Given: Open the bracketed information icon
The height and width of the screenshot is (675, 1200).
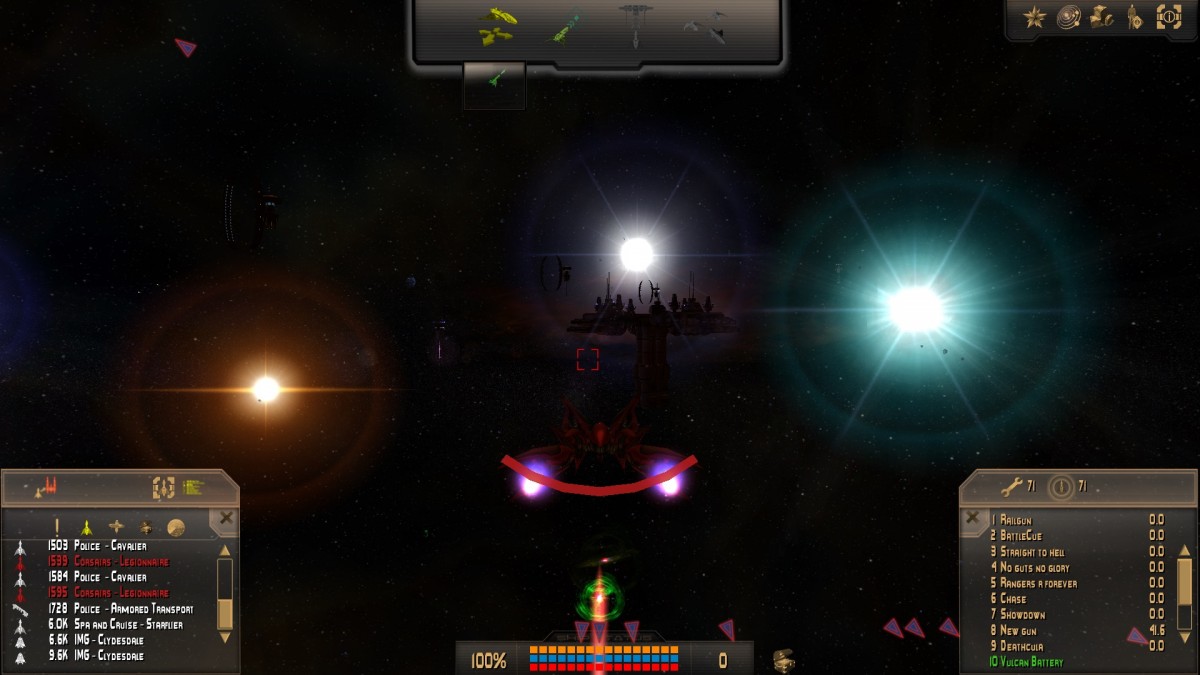Looking at the screenshot, I should click(1168, 17).
